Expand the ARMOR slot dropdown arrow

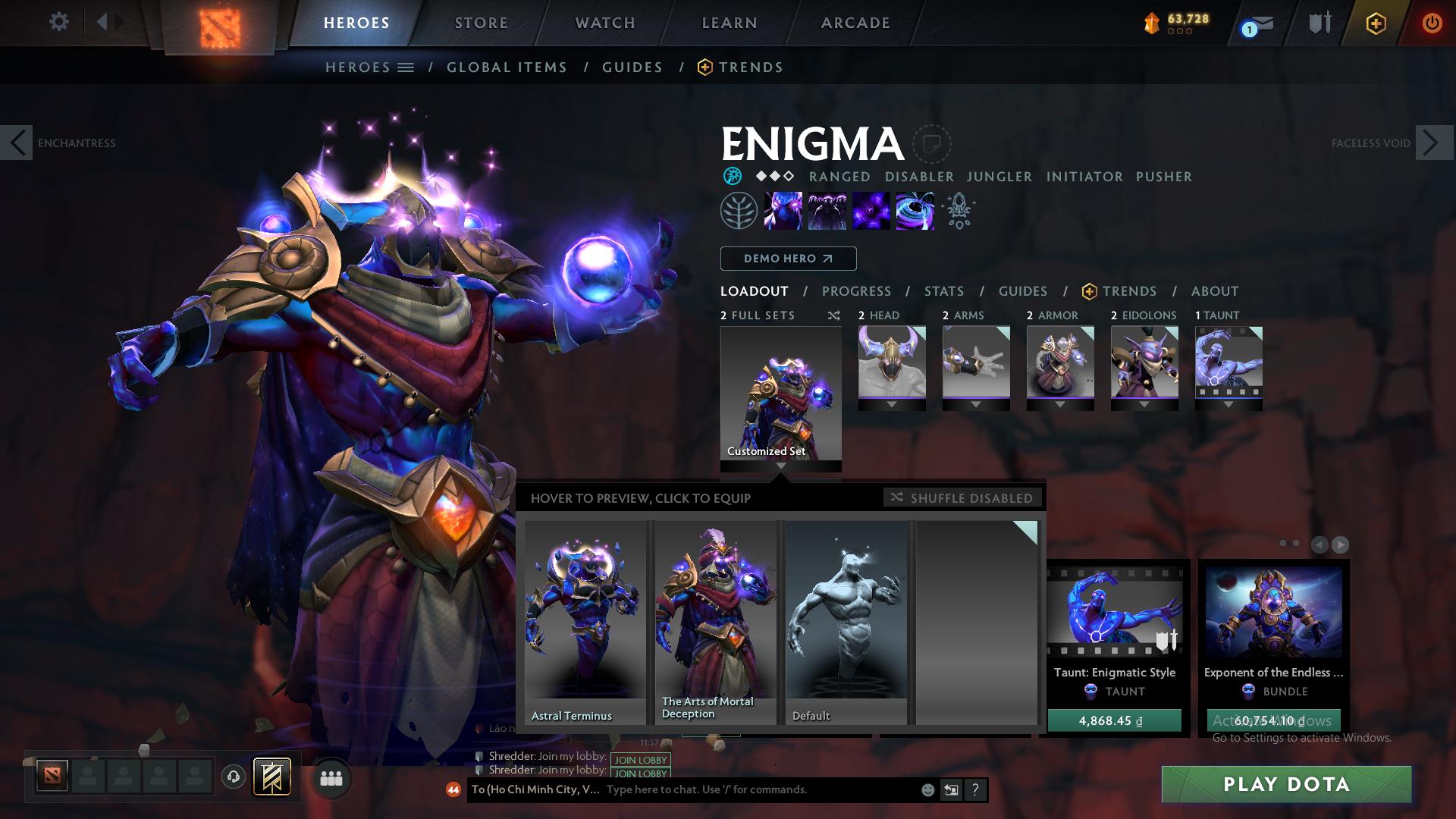[x=1059, y=404]
